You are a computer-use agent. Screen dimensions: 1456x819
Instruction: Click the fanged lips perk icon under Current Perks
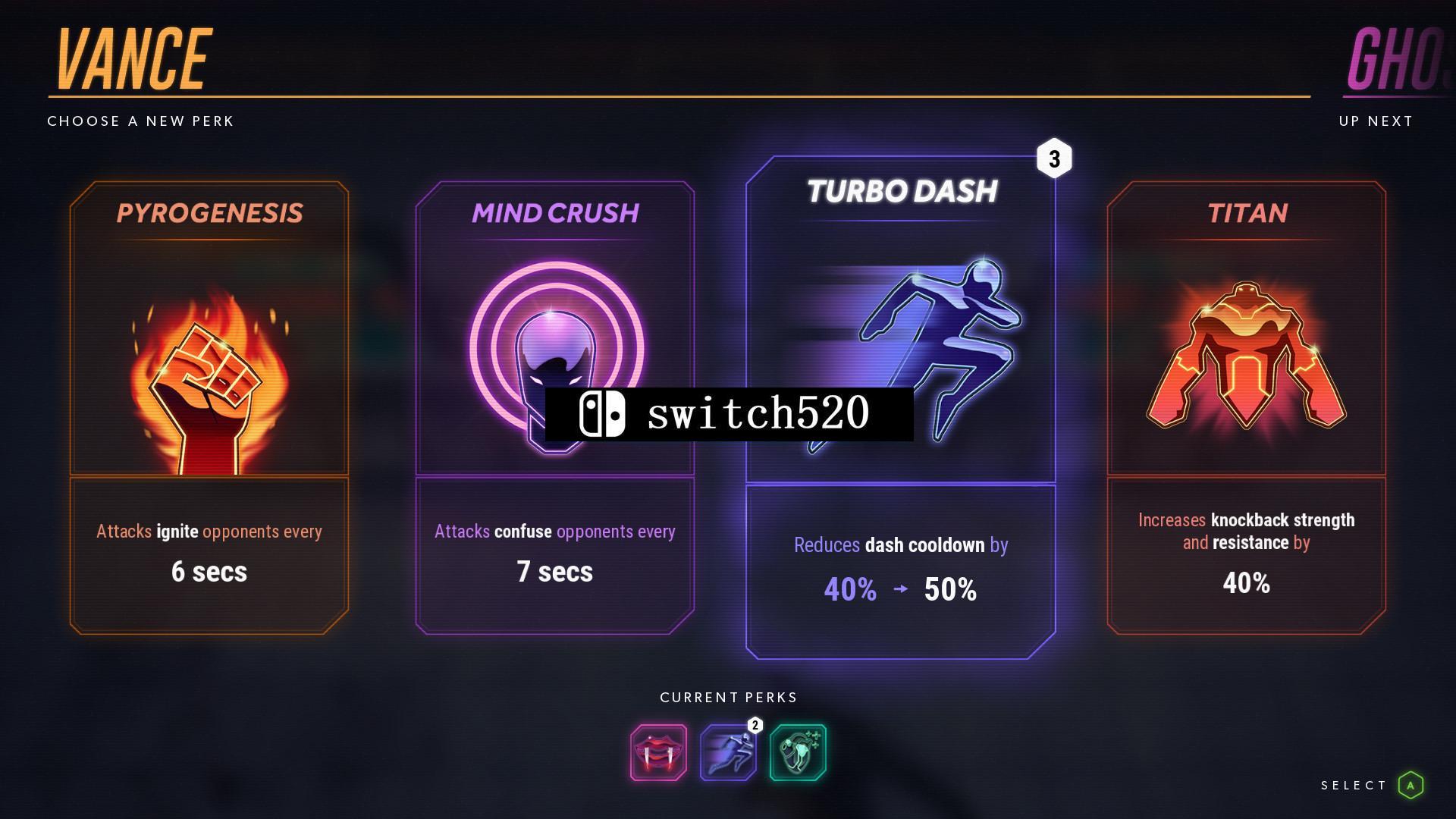[657, 753]
